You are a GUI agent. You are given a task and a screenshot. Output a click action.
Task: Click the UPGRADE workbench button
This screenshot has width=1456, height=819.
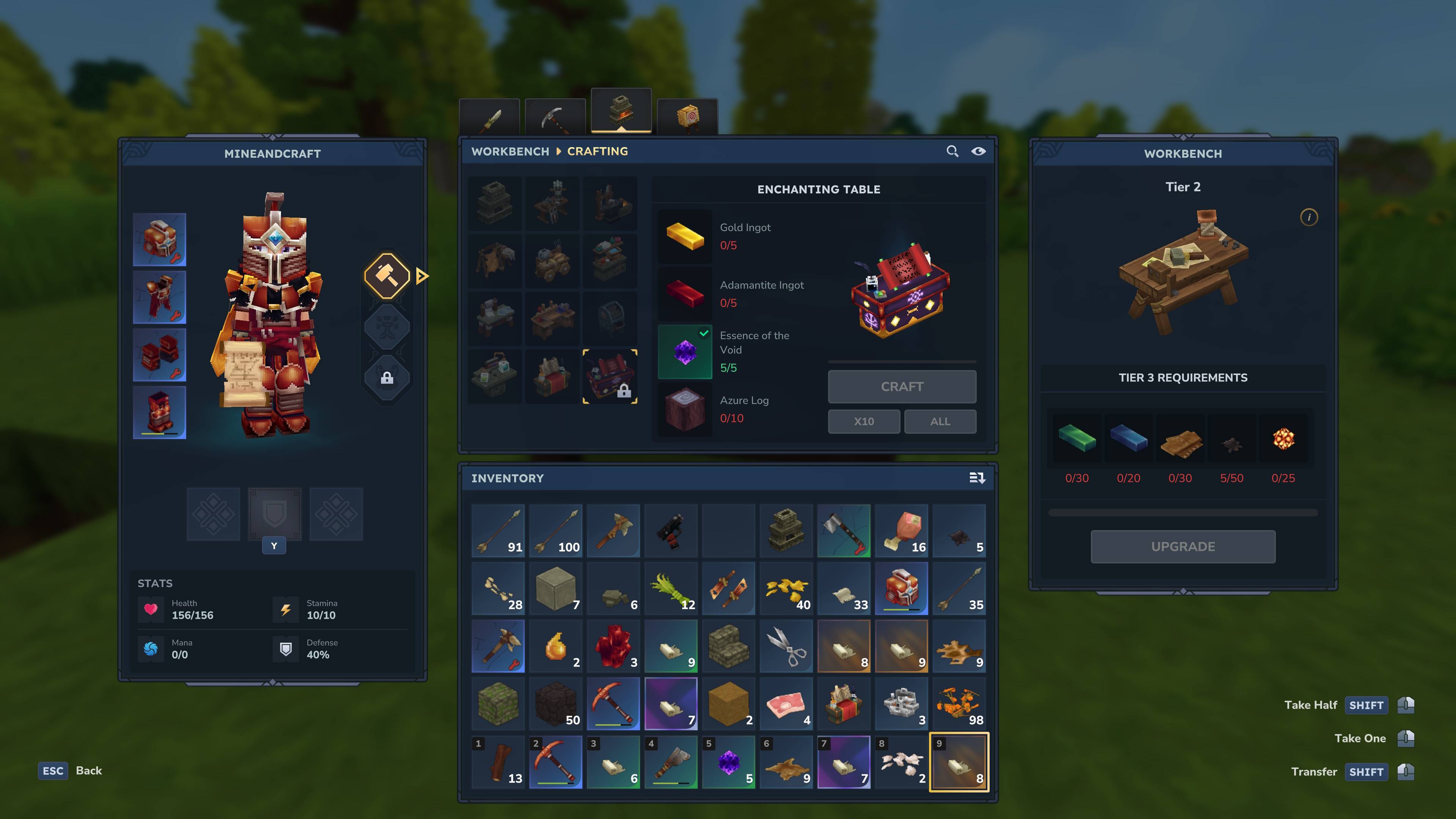1183,546
